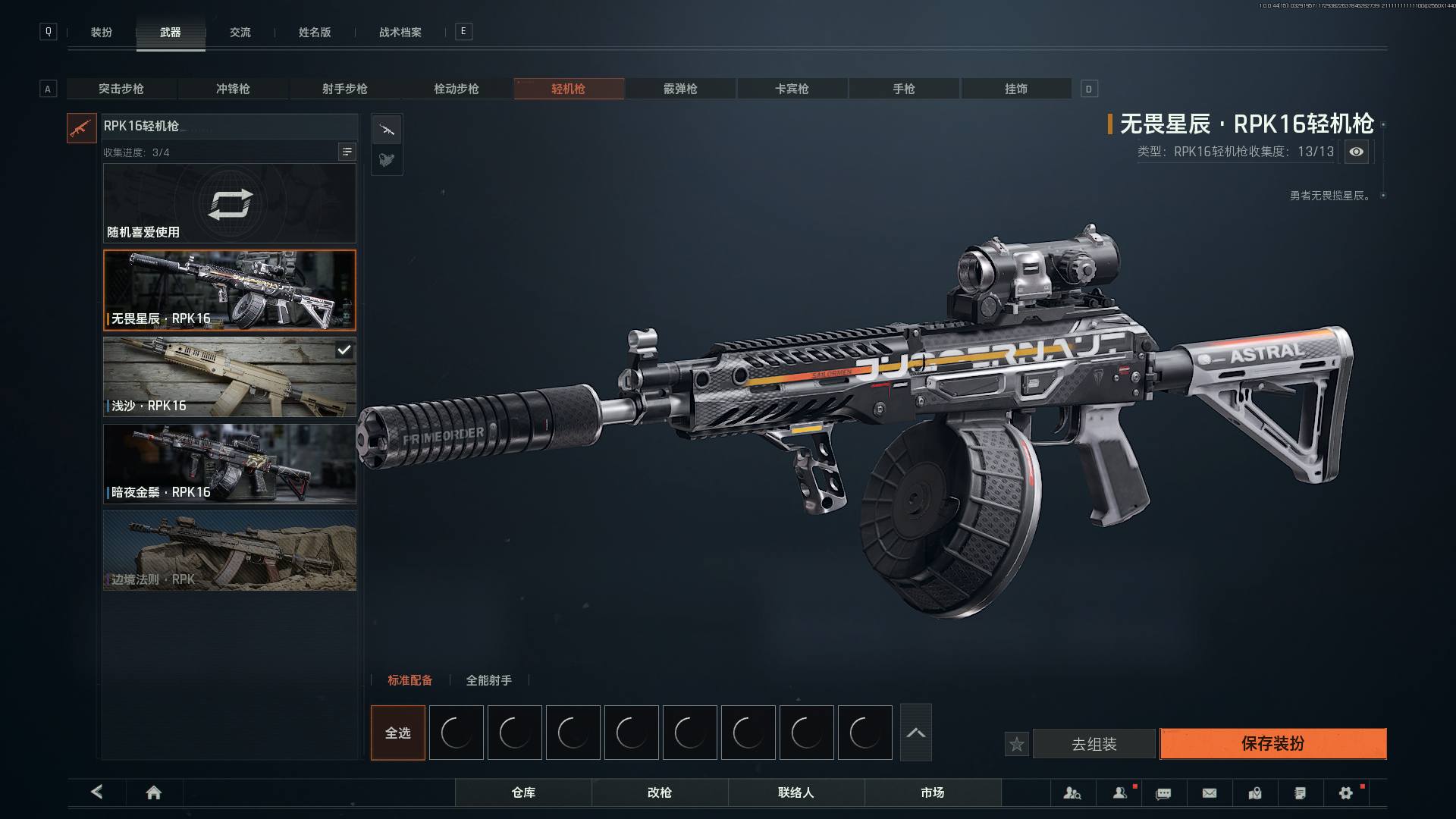Image resolution: width=1456 pixels, height=819 pixels.
Task: Select the 随机喜爱使用 random skin option
Action: [229, 204]
